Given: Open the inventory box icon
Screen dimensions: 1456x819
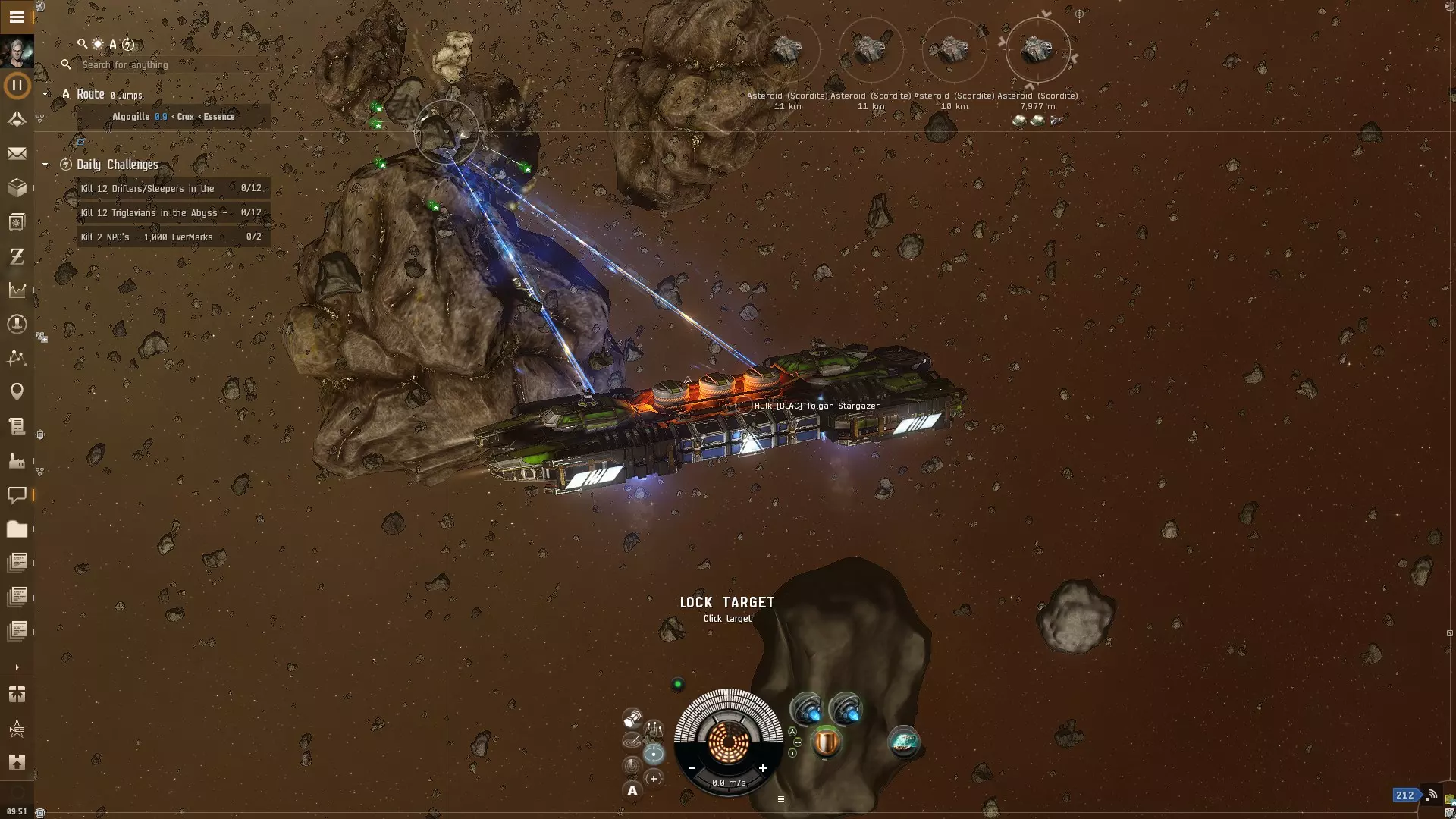Looking at the screenshot, I should click(17, 187).
